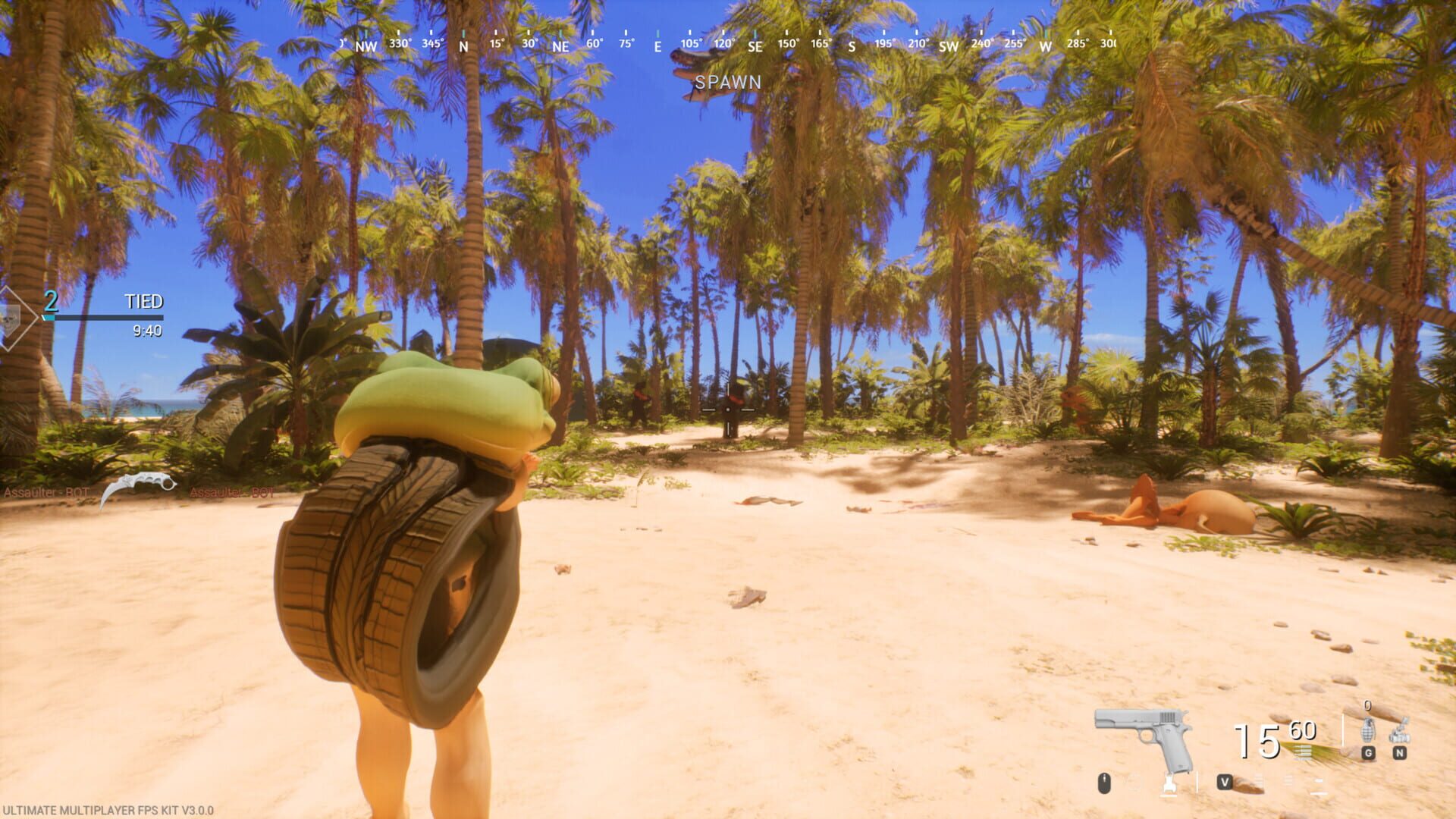This screenshot has height=819, width=1456.
Task: Select the W heading on the compass
Action: pos(1045,47)
